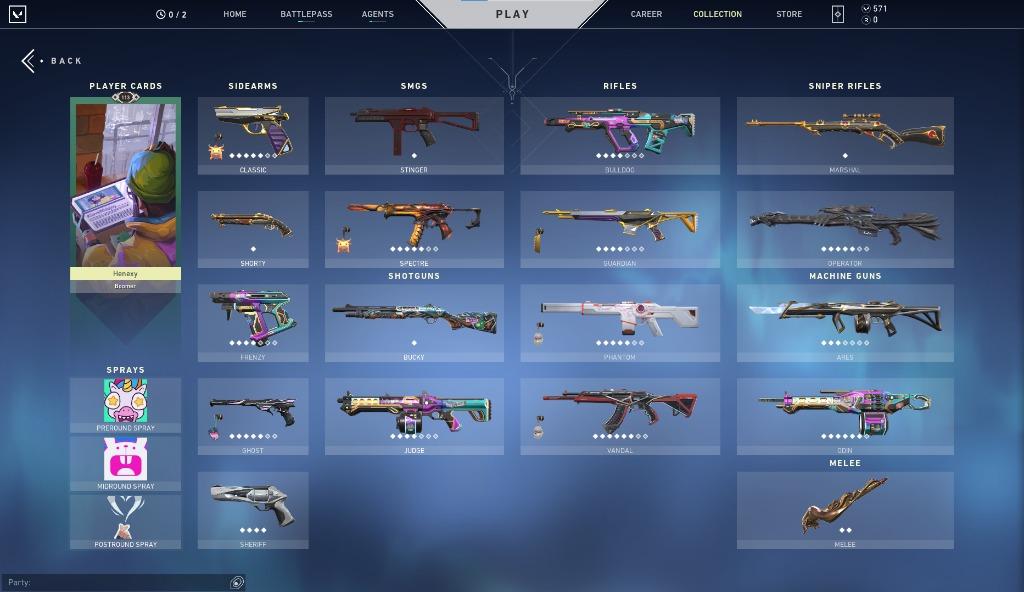This screenshot has height=592, width=1024.
Task: Choose the Operator sniper rifle tile
Action: (x=845, y=229)
